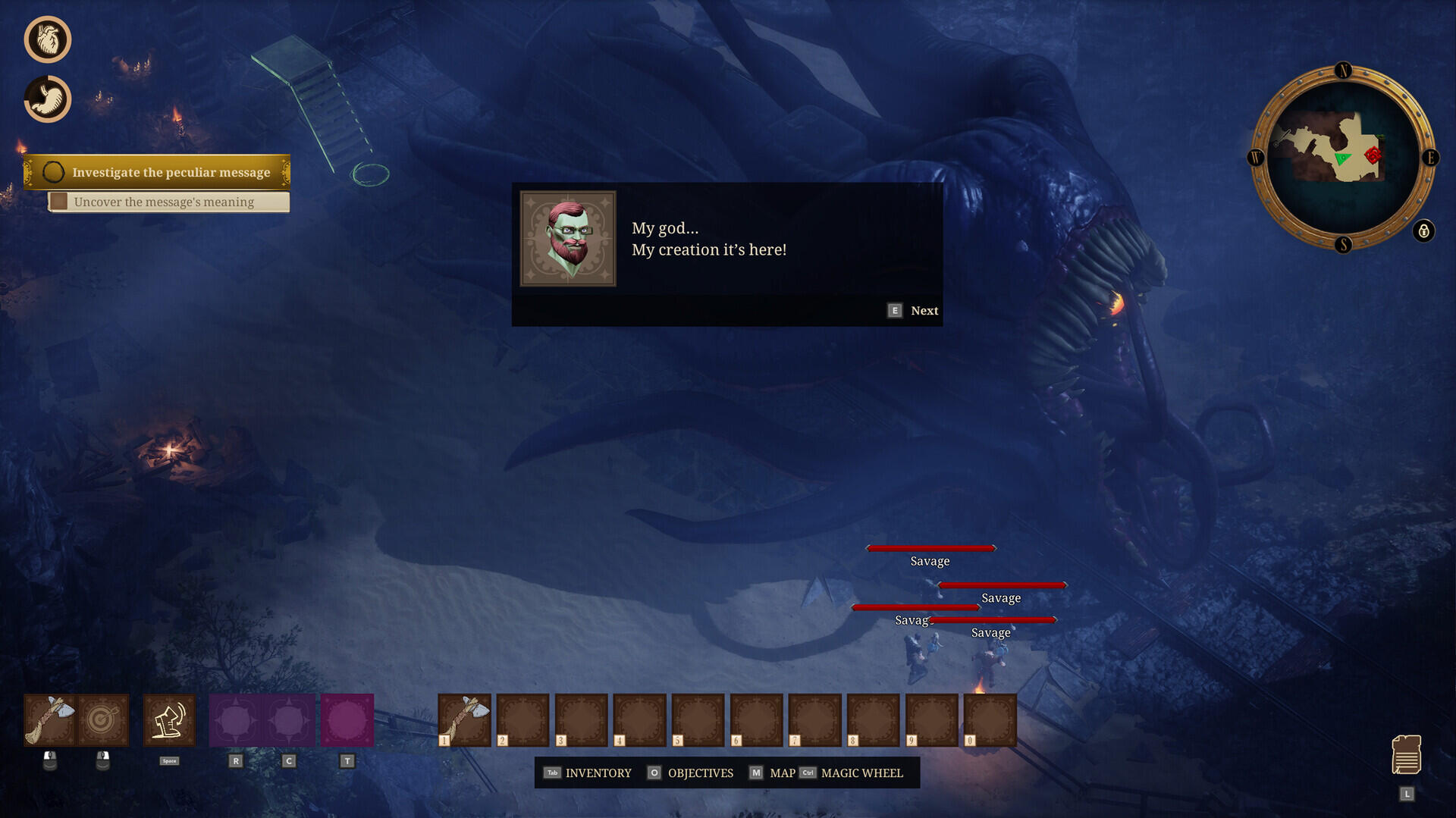Screen dimensions: 1456x818
Task: Open the Inventory
Action: [x=588, y=773]
